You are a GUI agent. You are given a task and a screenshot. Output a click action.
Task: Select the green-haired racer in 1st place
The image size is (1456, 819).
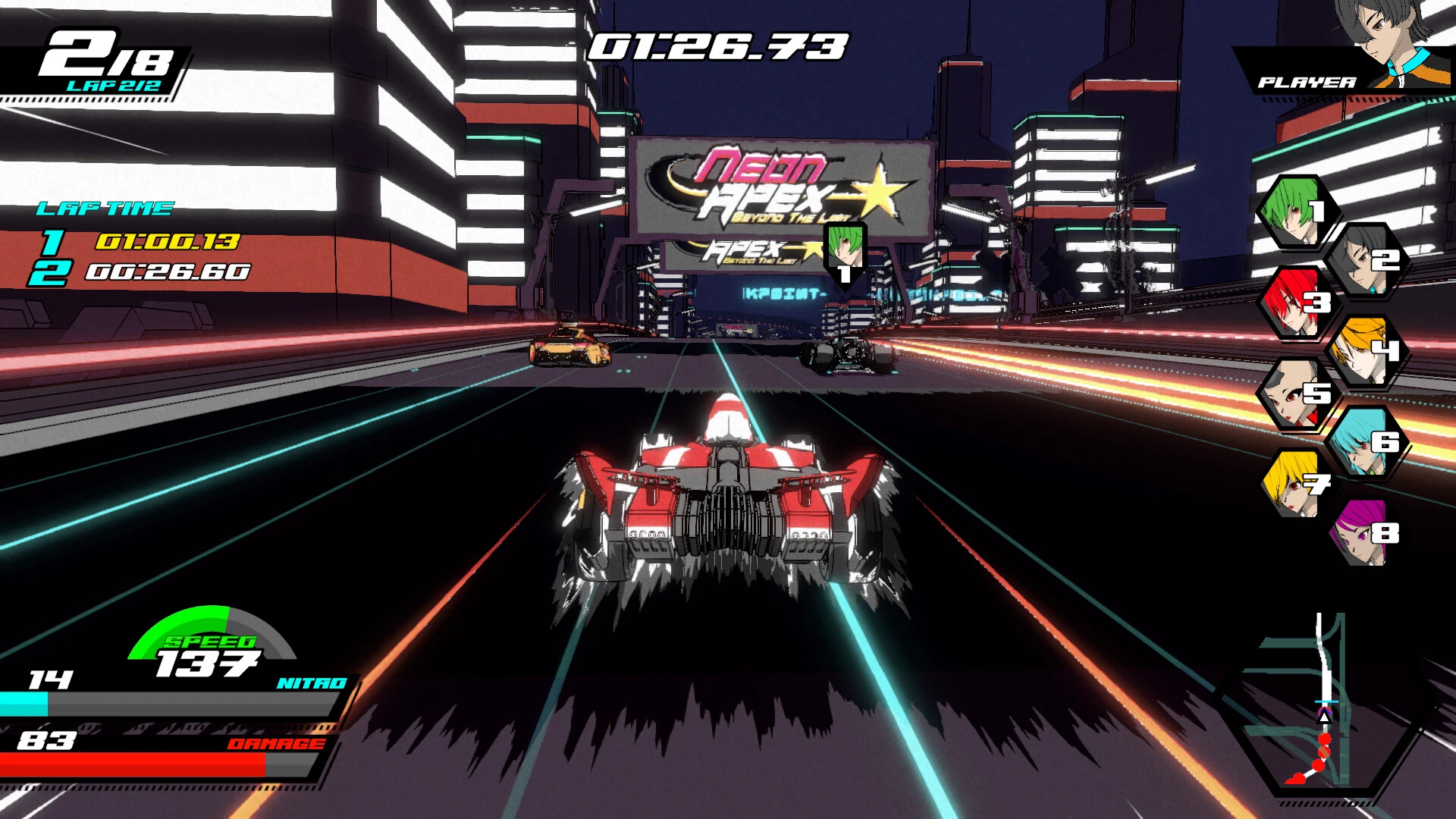click(1296, 214)
